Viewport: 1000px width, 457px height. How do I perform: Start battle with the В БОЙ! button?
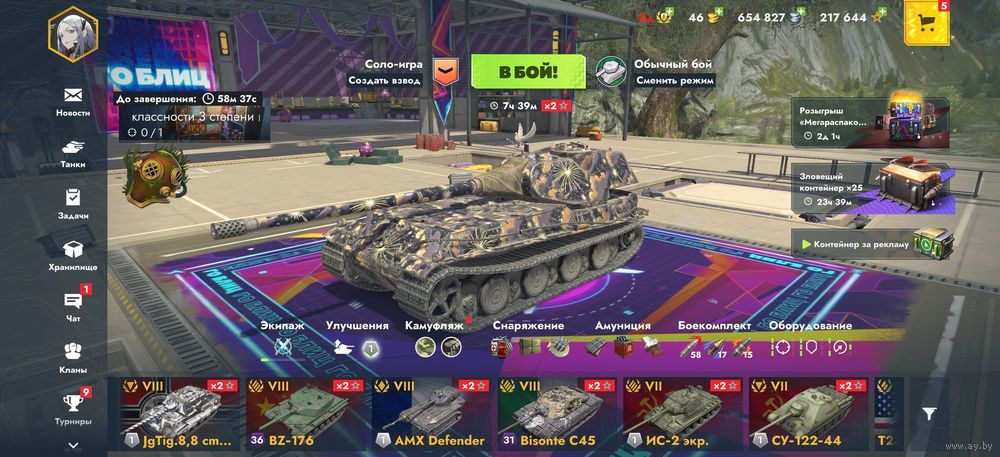pyautogui.click(x=528, y=72)
